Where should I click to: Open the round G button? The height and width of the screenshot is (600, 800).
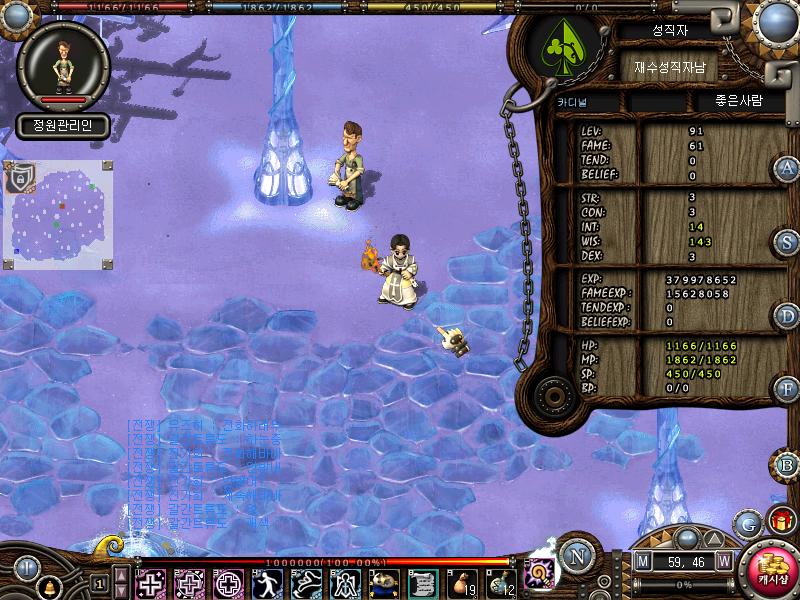(x=746, y=523)
